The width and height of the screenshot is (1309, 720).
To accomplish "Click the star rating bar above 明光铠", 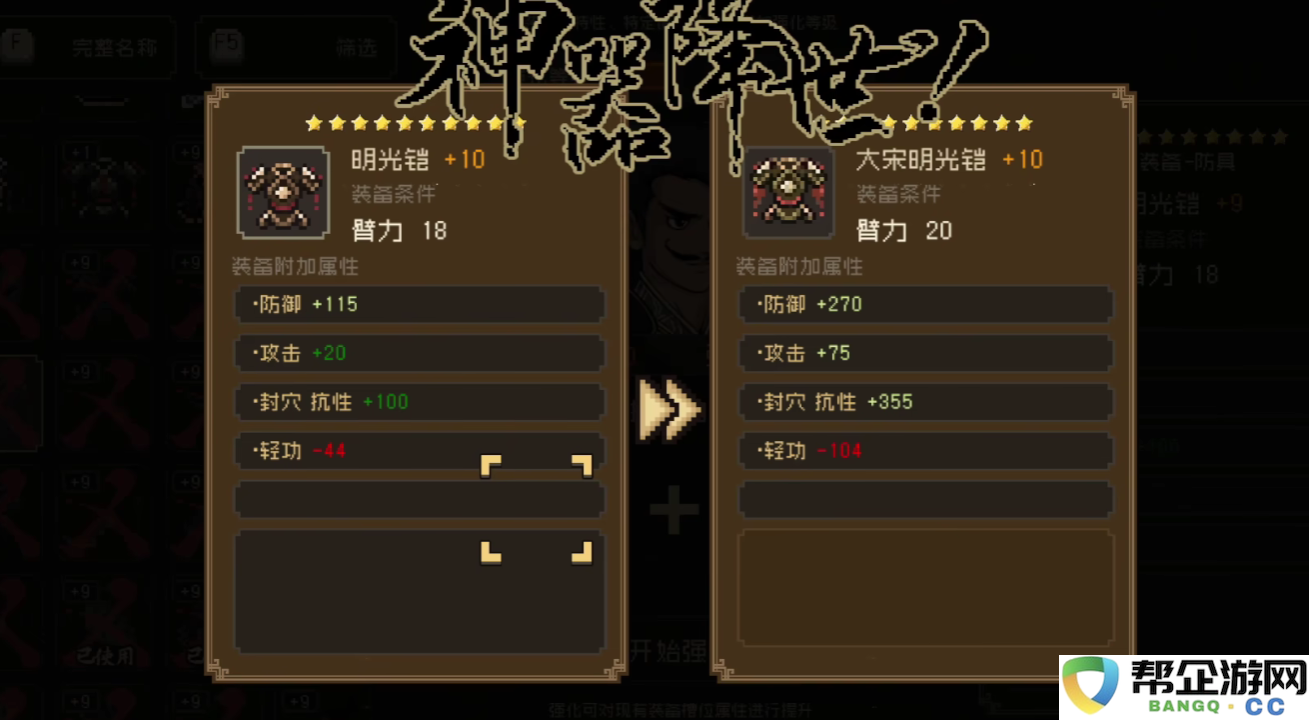I will coord(415,123).
